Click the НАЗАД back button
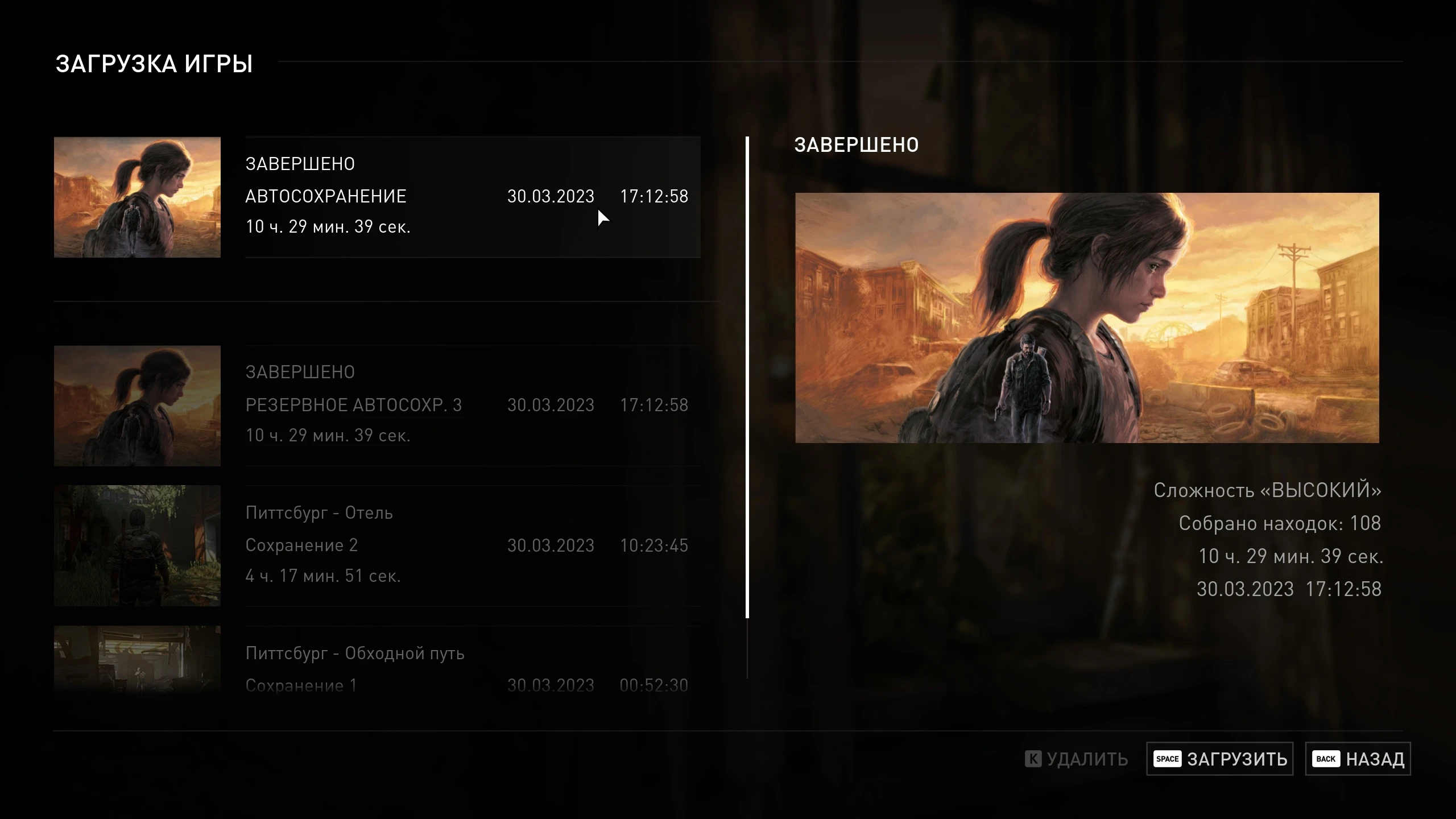Viewport: 1456px width, 819px height. coord(1376,759)
